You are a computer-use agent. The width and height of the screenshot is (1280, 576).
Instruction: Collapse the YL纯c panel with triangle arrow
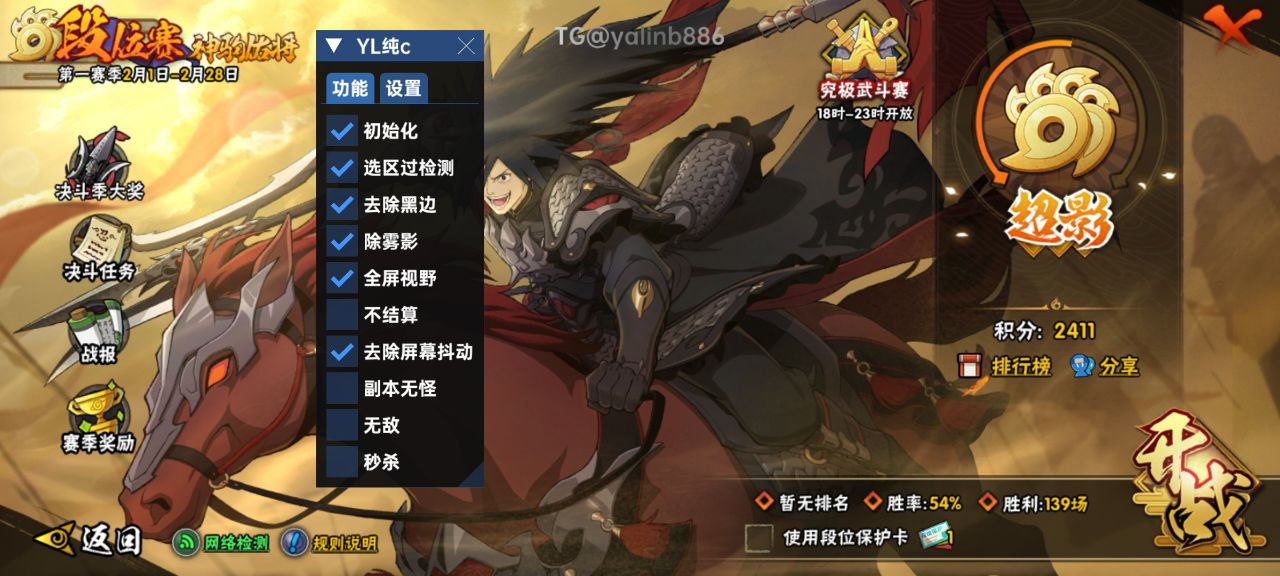pyautogui.click(x=335, y=46)
